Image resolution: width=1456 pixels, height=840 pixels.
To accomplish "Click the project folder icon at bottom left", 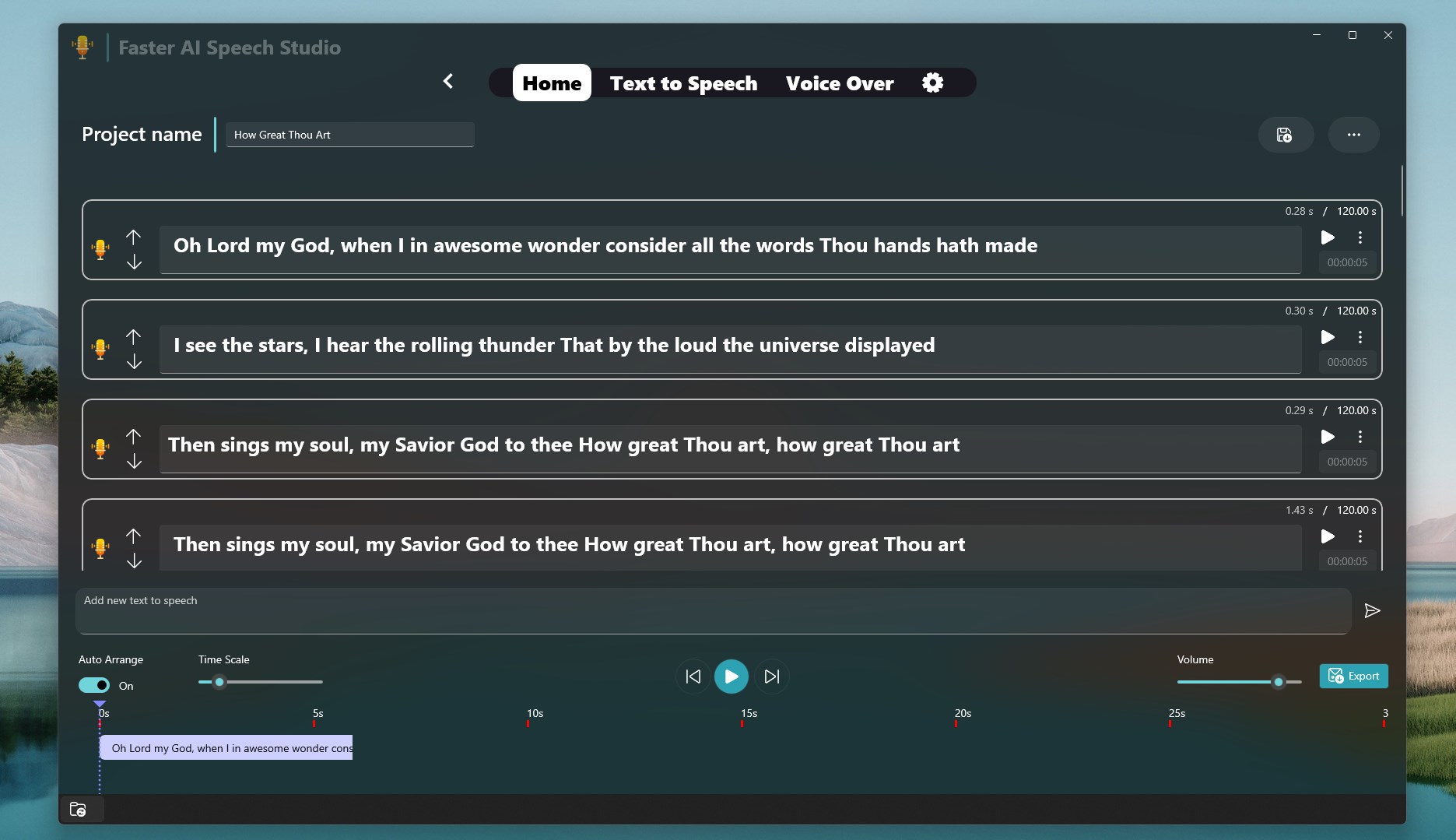I will point(79,809).
